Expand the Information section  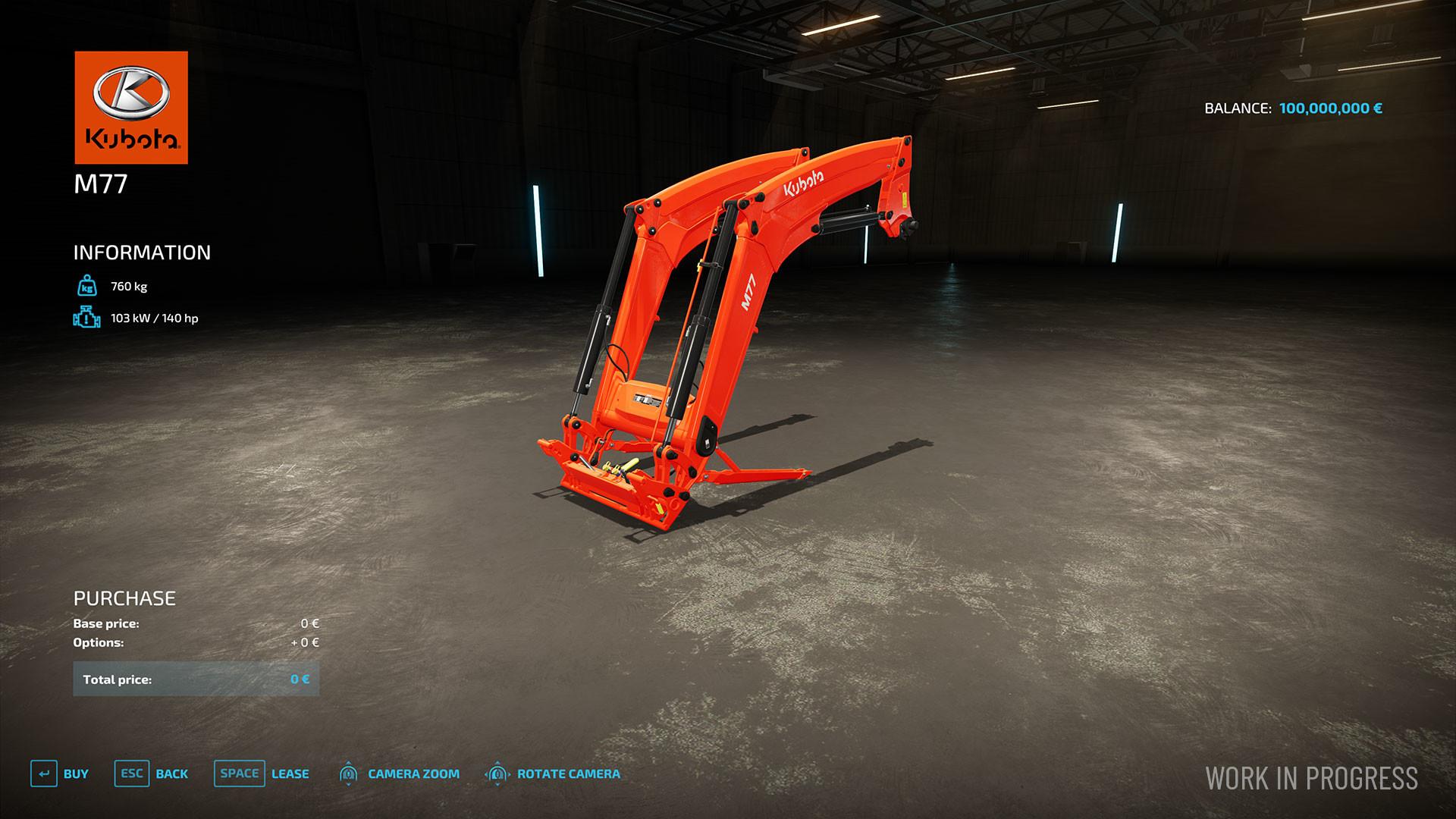[141, 253]
